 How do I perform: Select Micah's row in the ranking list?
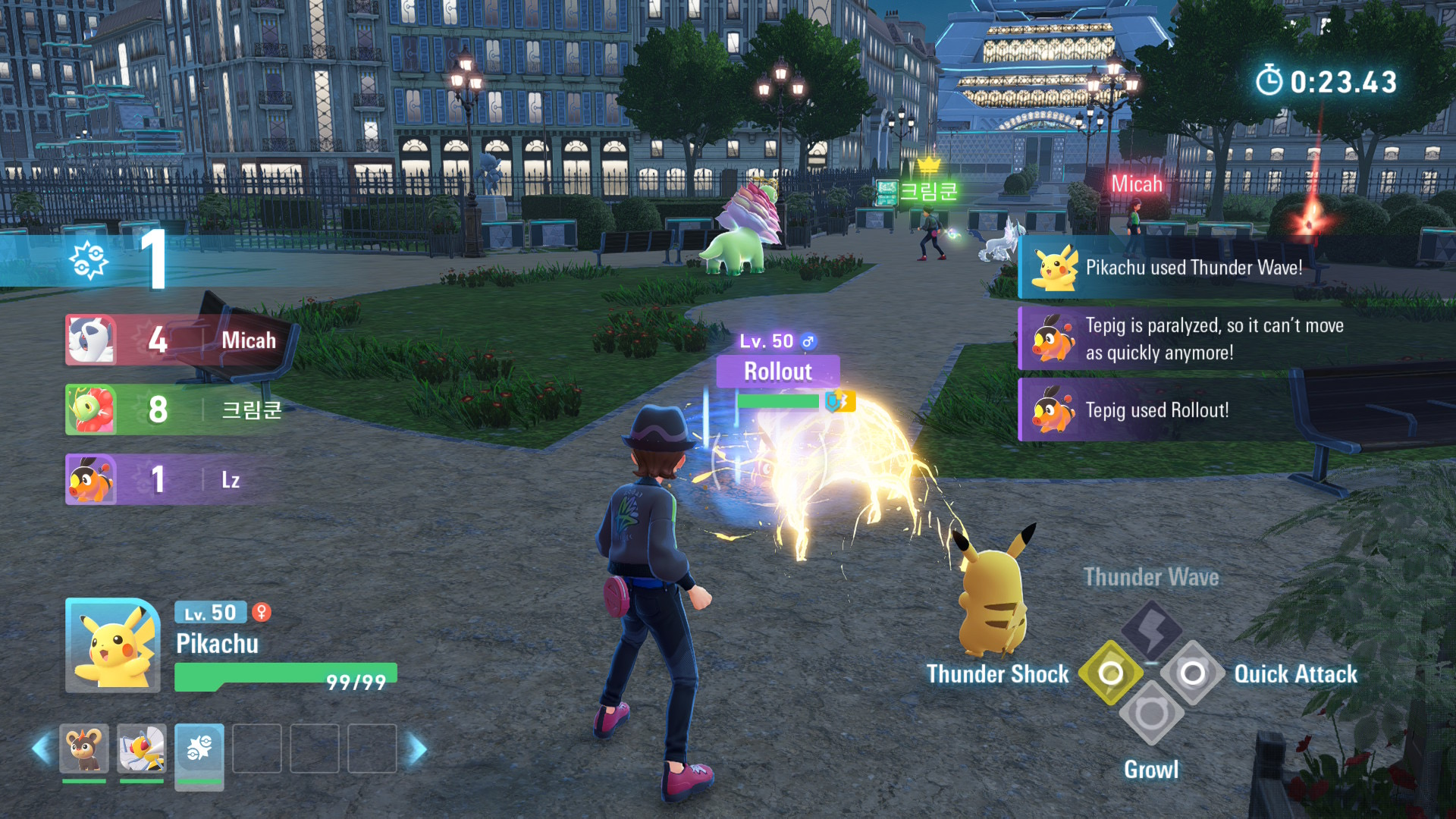point(178,340)
